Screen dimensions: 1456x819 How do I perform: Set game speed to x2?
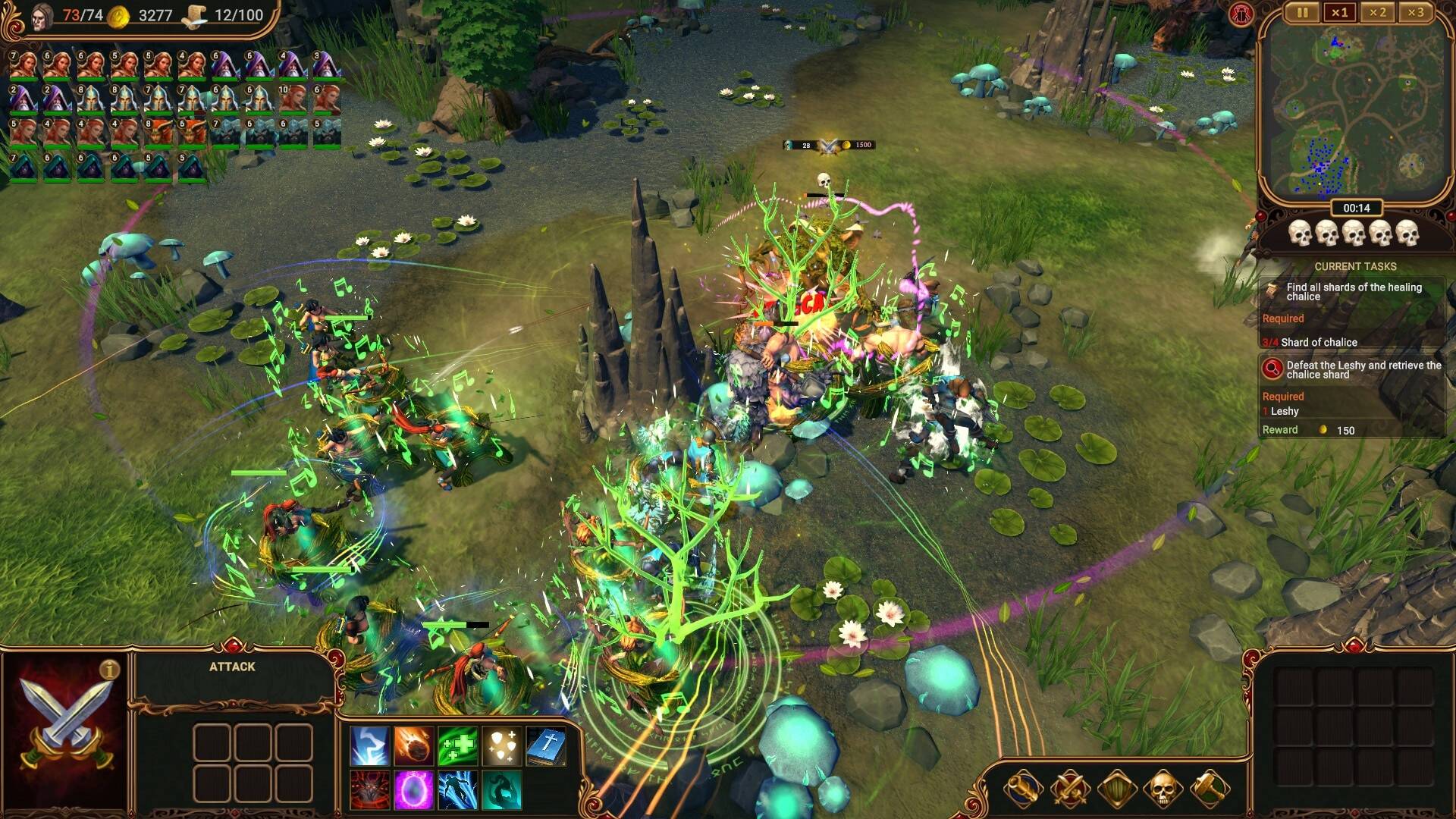coord(1377,12)
